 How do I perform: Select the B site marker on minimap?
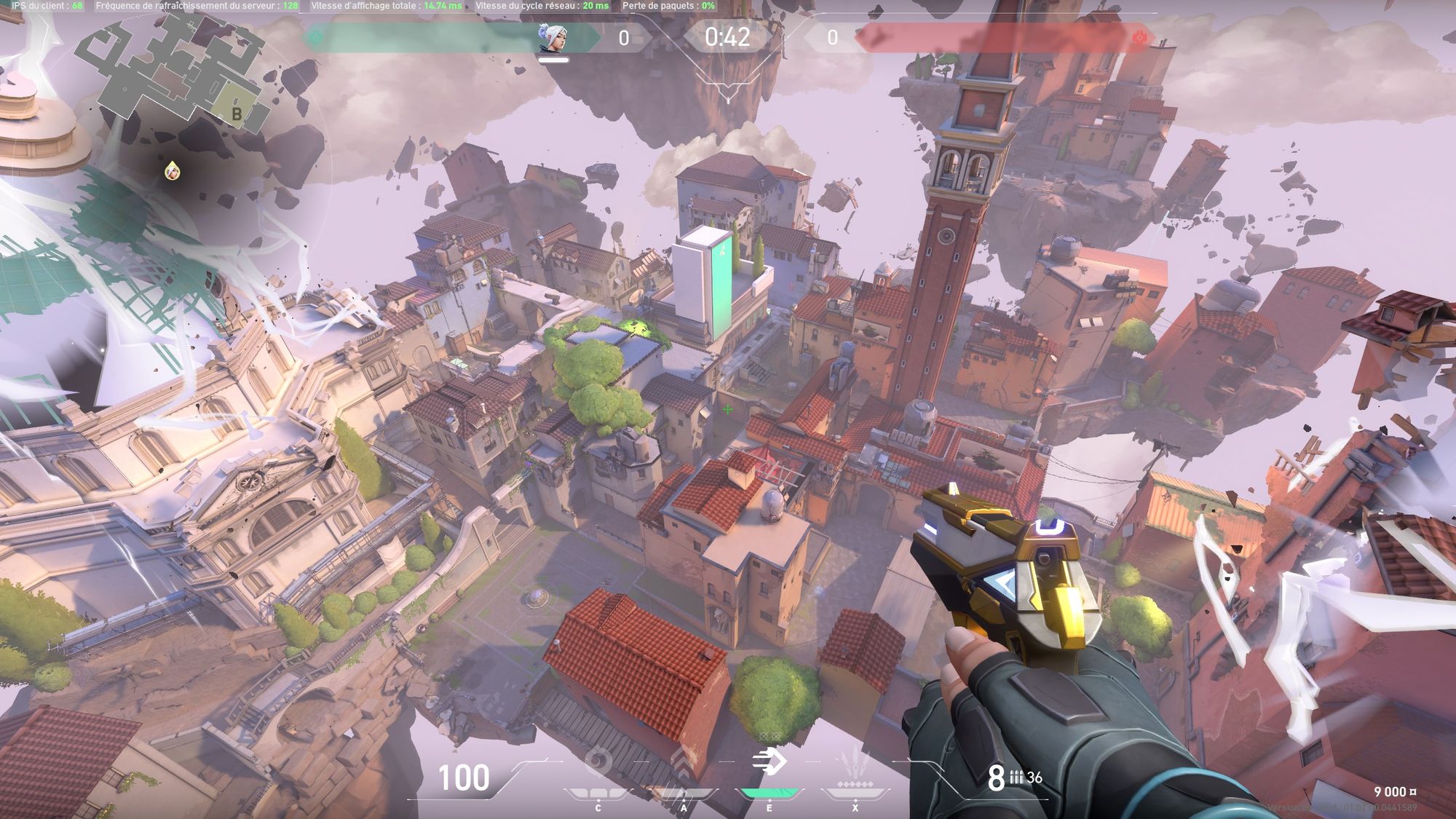click(237, 114)
